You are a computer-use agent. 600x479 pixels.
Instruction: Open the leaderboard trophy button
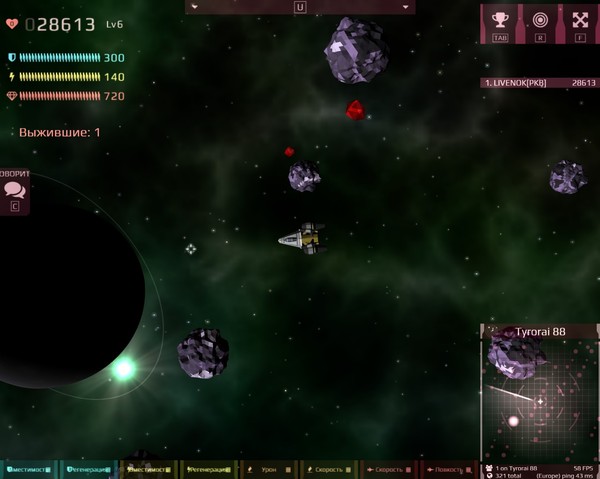tap(500, 19)
